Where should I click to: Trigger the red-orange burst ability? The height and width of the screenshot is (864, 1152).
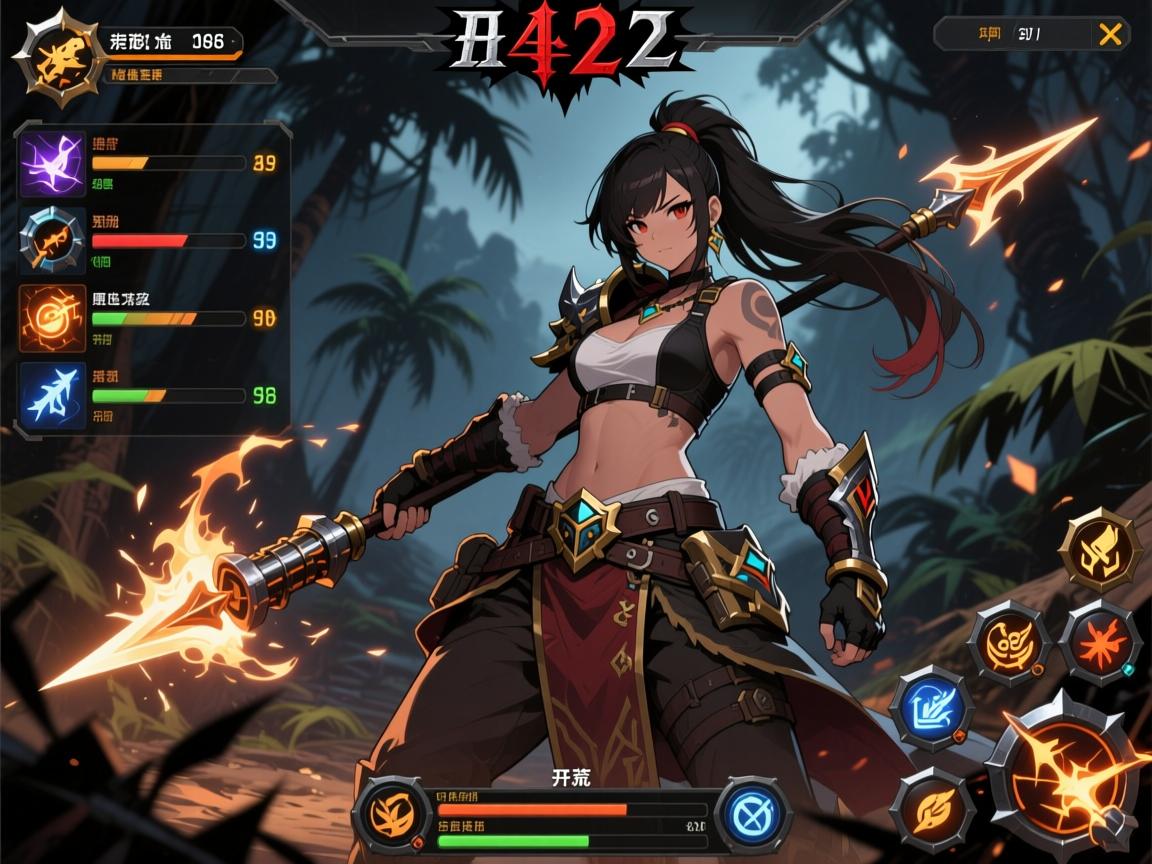(1098, 640)
